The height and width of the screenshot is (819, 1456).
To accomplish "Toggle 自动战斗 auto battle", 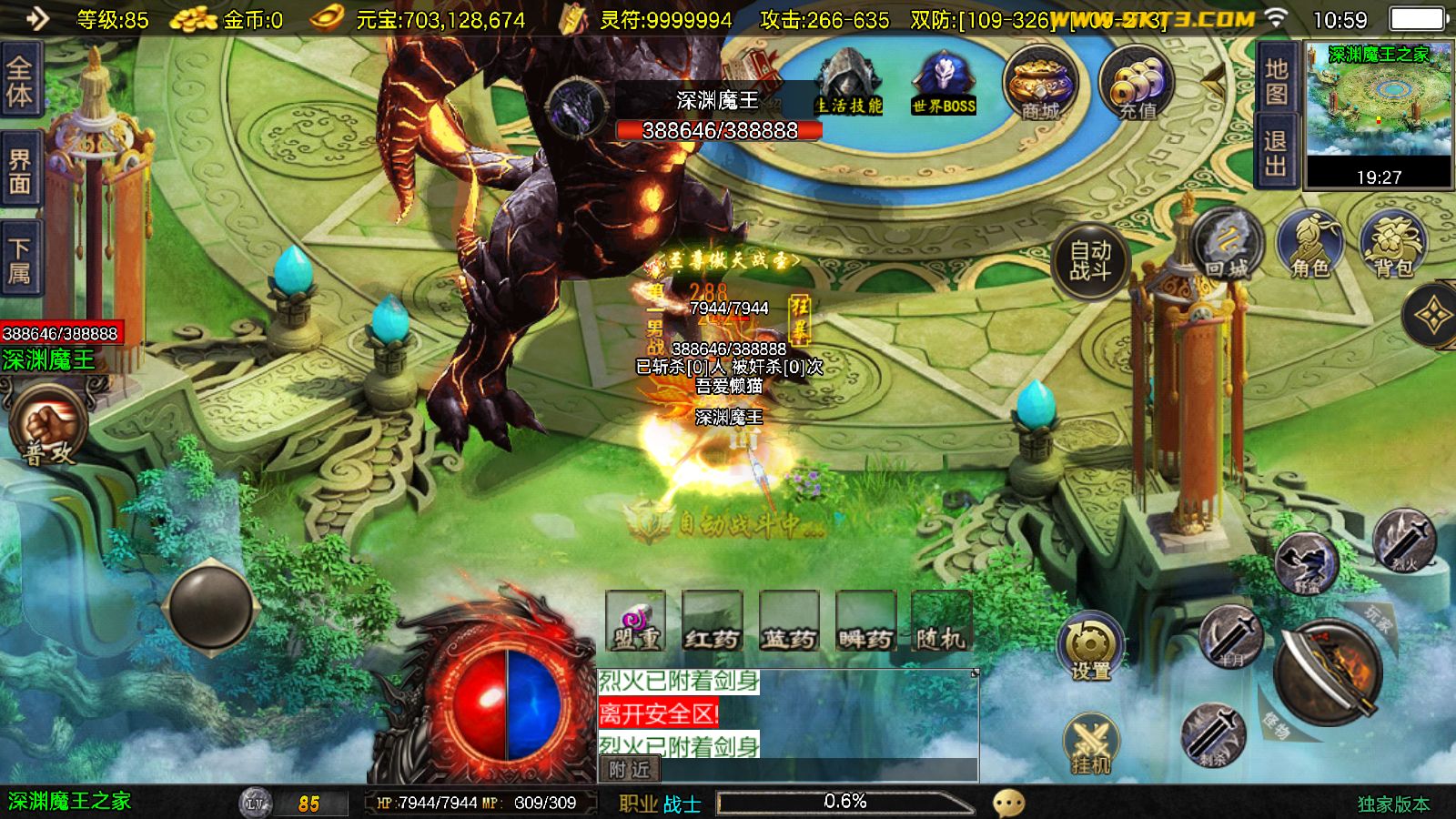I will (x=1090, y=259).
